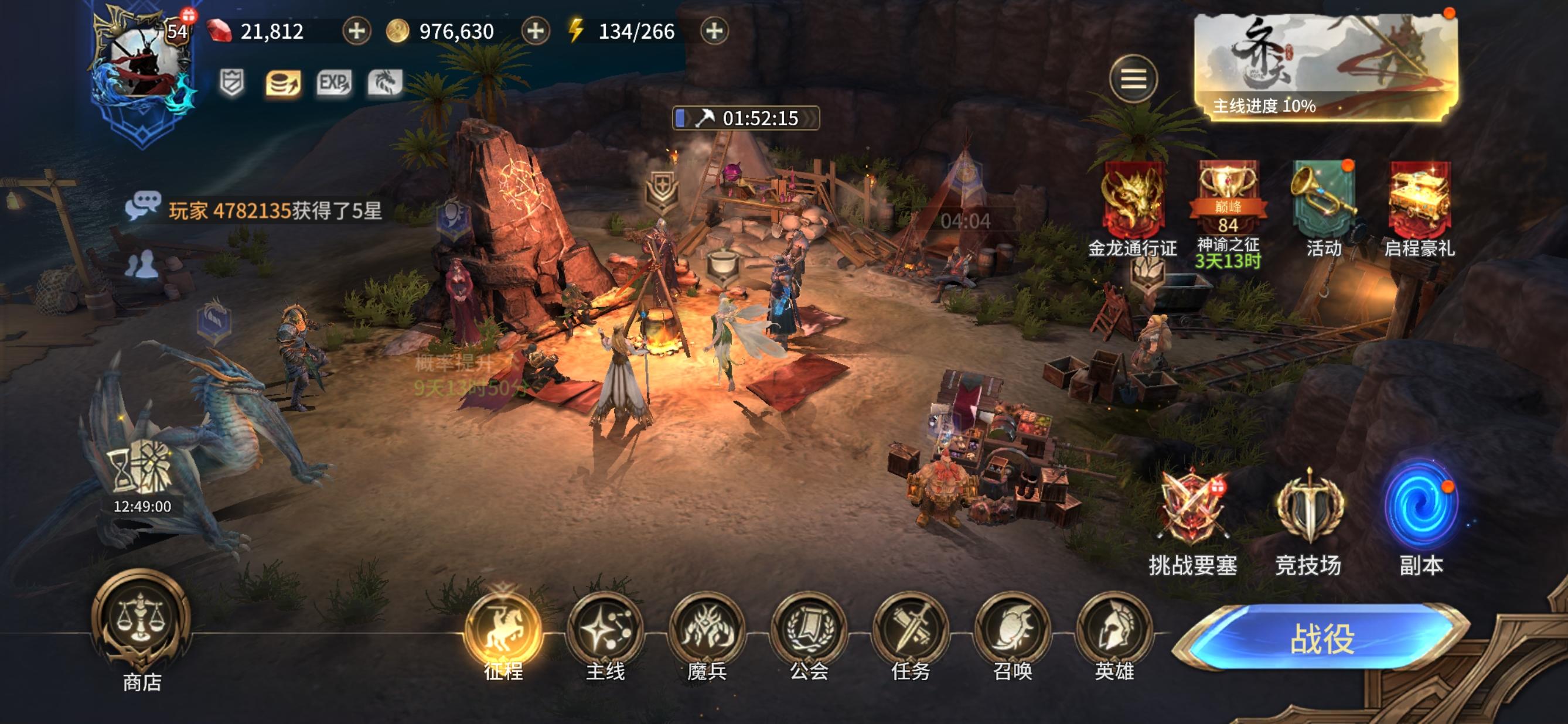
Task: Open the 英雄 heroes menu
Action: (1114, 630)
